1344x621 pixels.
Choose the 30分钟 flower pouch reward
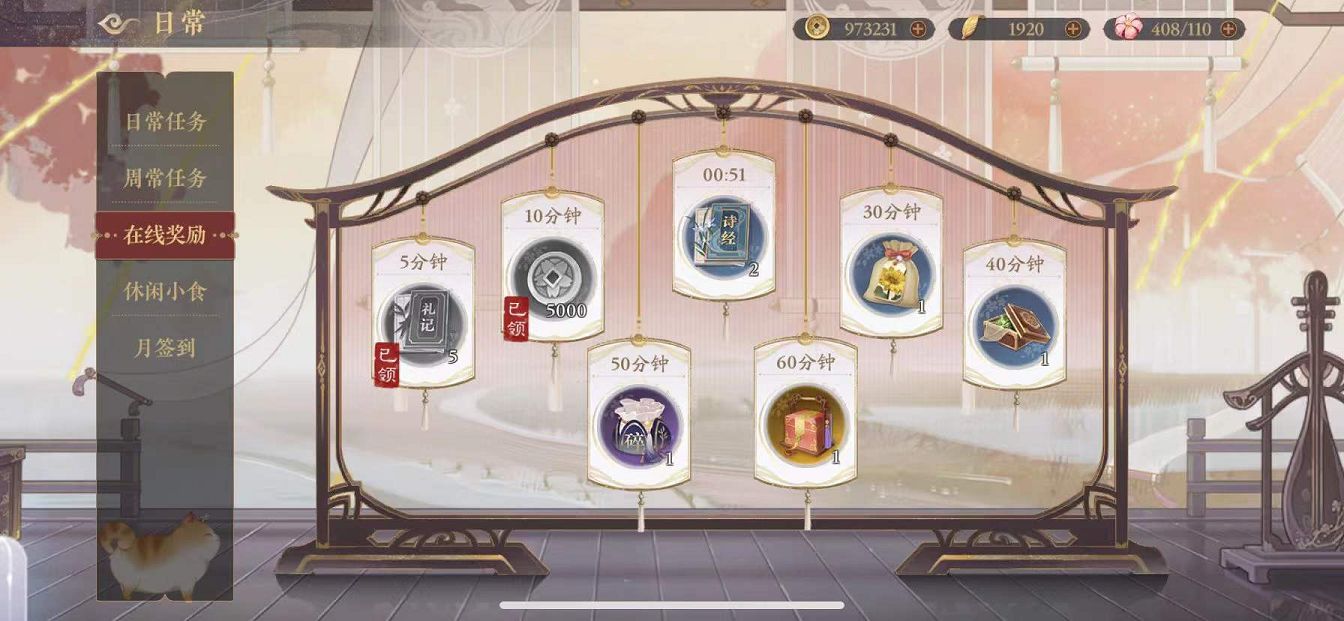[890, 274]
